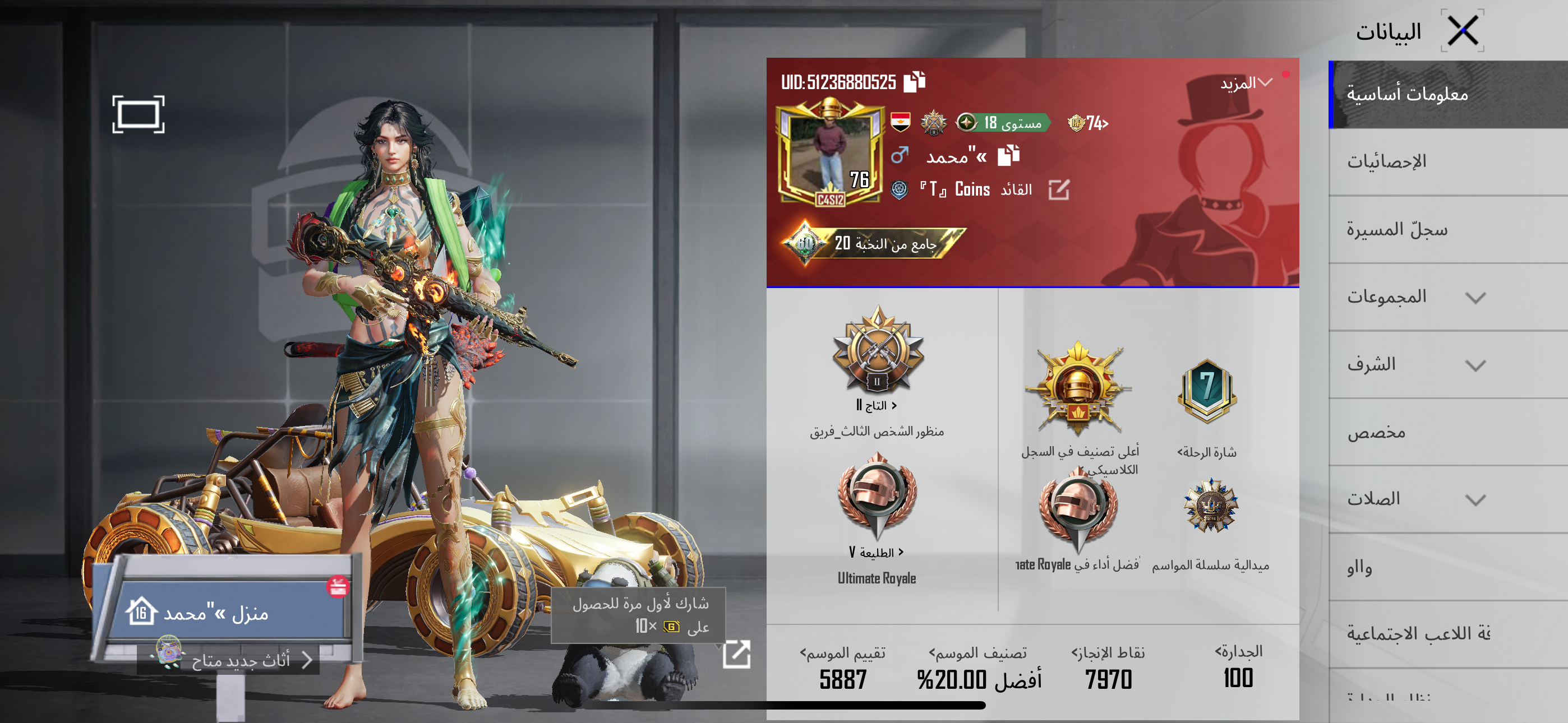The height and width of the screenshot is (723, 1568).
Task: Close the profile data screen
Action: [1462, 30]
